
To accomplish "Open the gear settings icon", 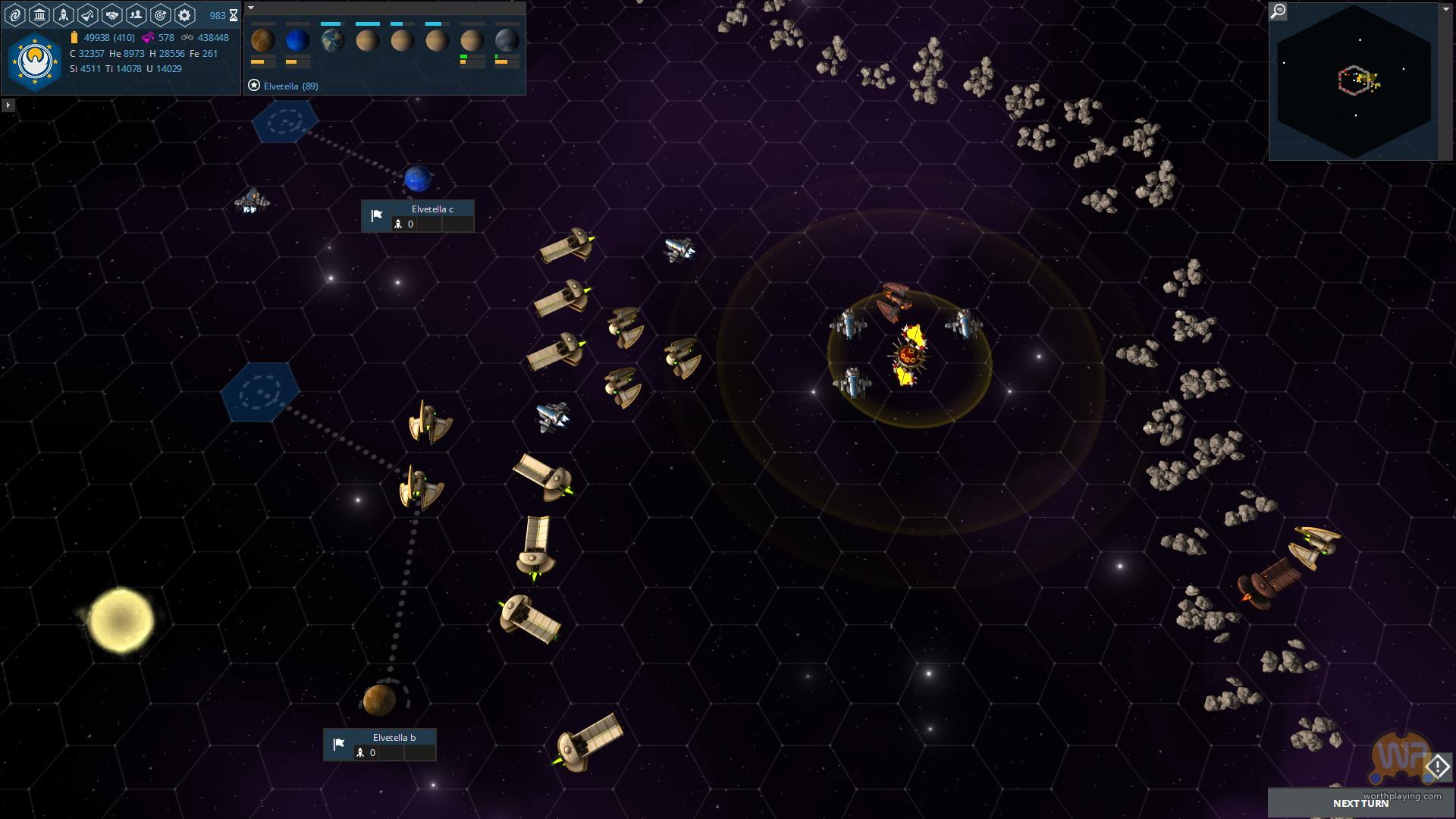I will pyautogui.click(x=184, y=14).
